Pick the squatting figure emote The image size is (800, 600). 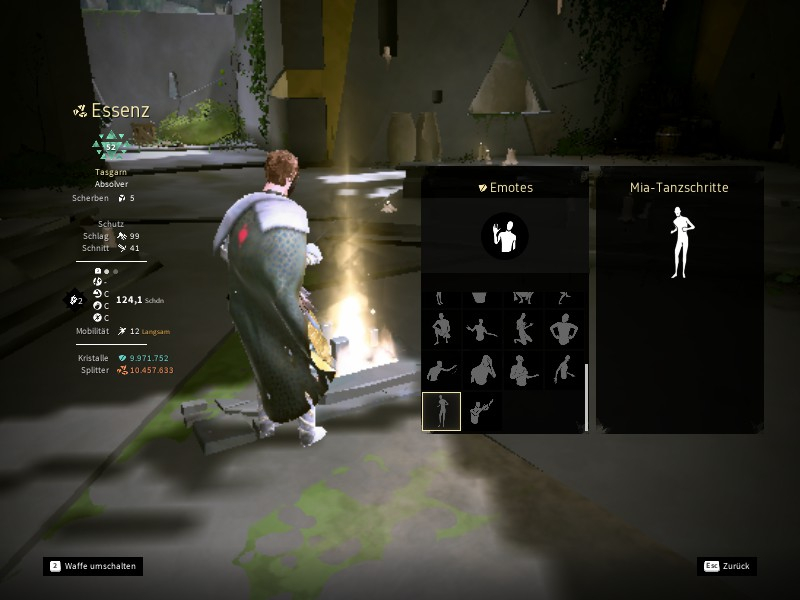441,328
